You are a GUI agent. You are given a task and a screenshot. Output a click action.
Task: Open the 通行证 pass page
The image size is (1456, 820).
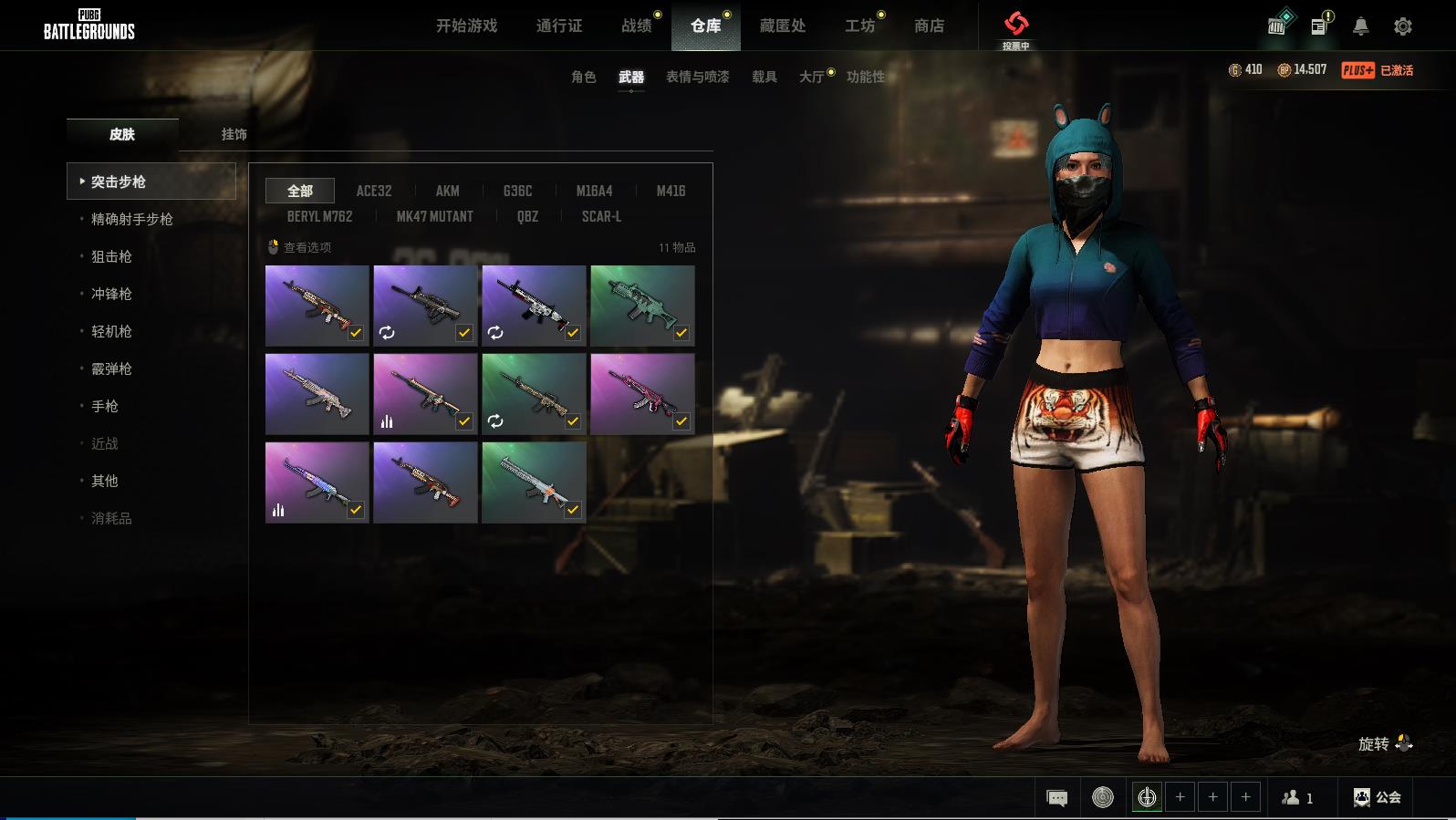pyautogui.click(x=559, y=26)
